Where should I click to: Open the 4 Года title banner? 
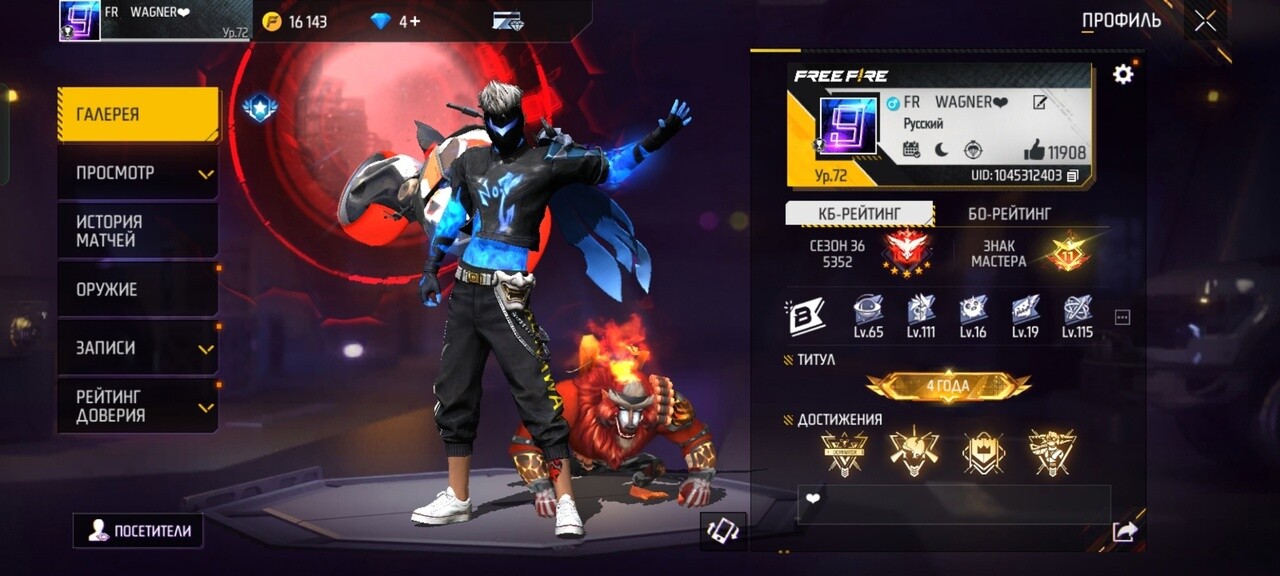(948, 385)
